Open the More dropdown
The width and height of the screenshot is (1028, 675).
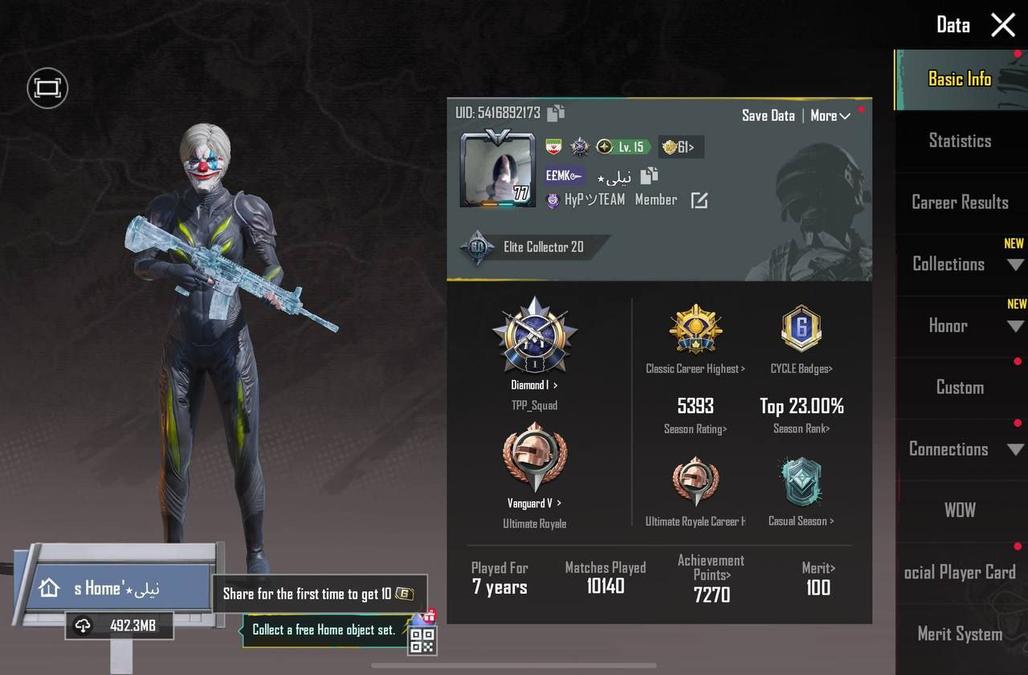click(830, 116)
